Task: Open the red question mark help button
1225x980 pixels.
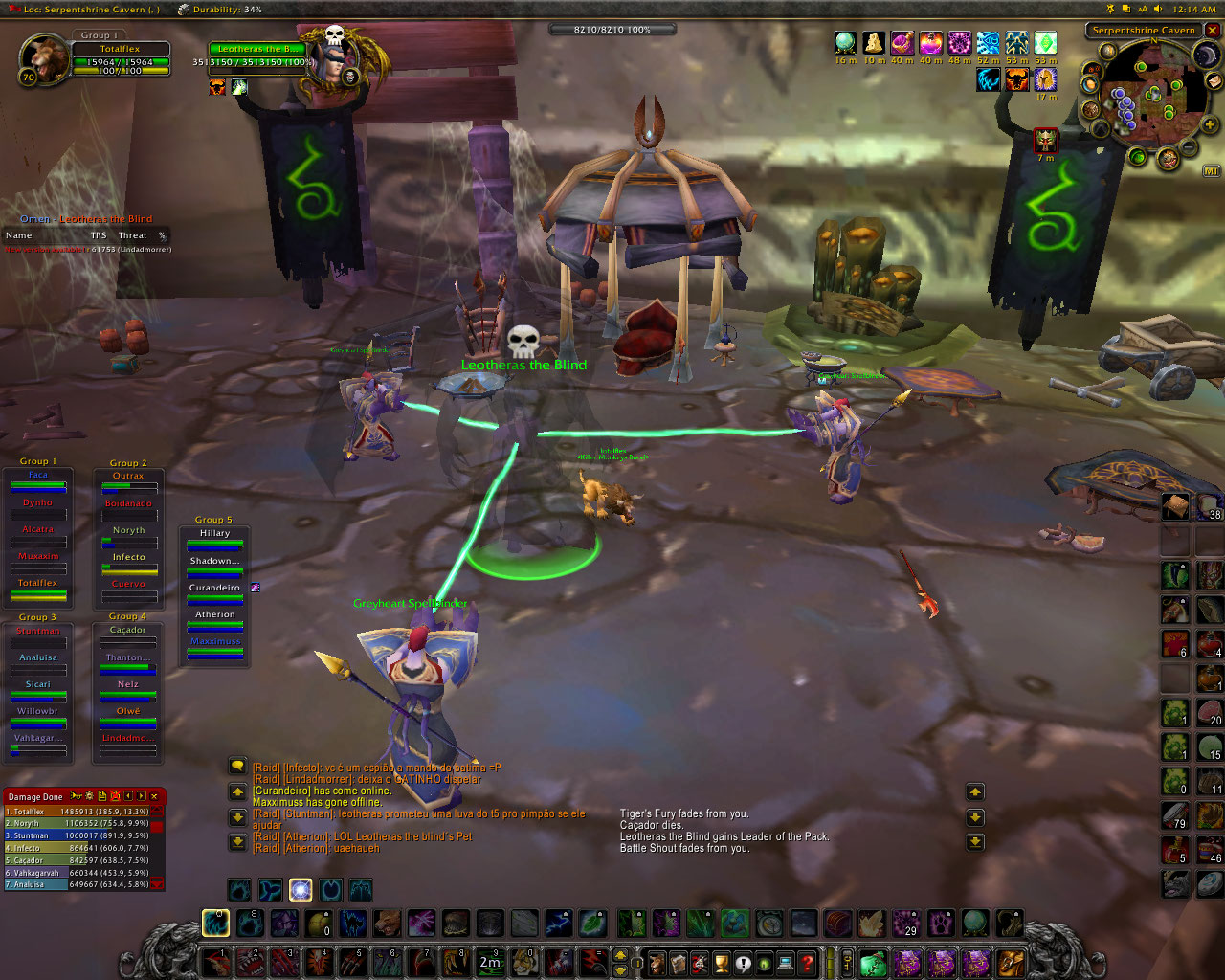Action: (807, 963)
